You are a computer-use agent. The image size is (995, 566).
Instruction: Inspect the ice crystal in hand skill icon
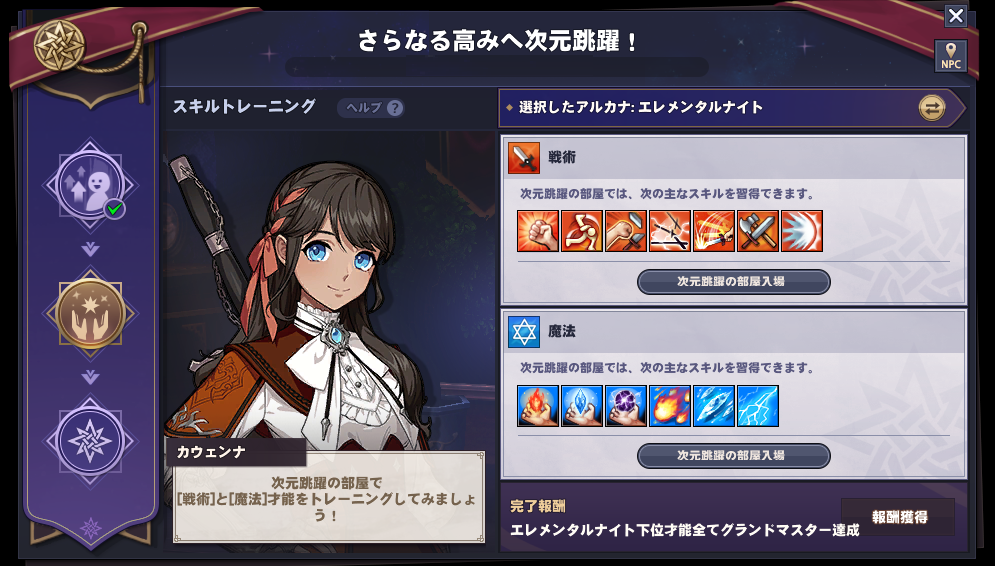point(582,406)
